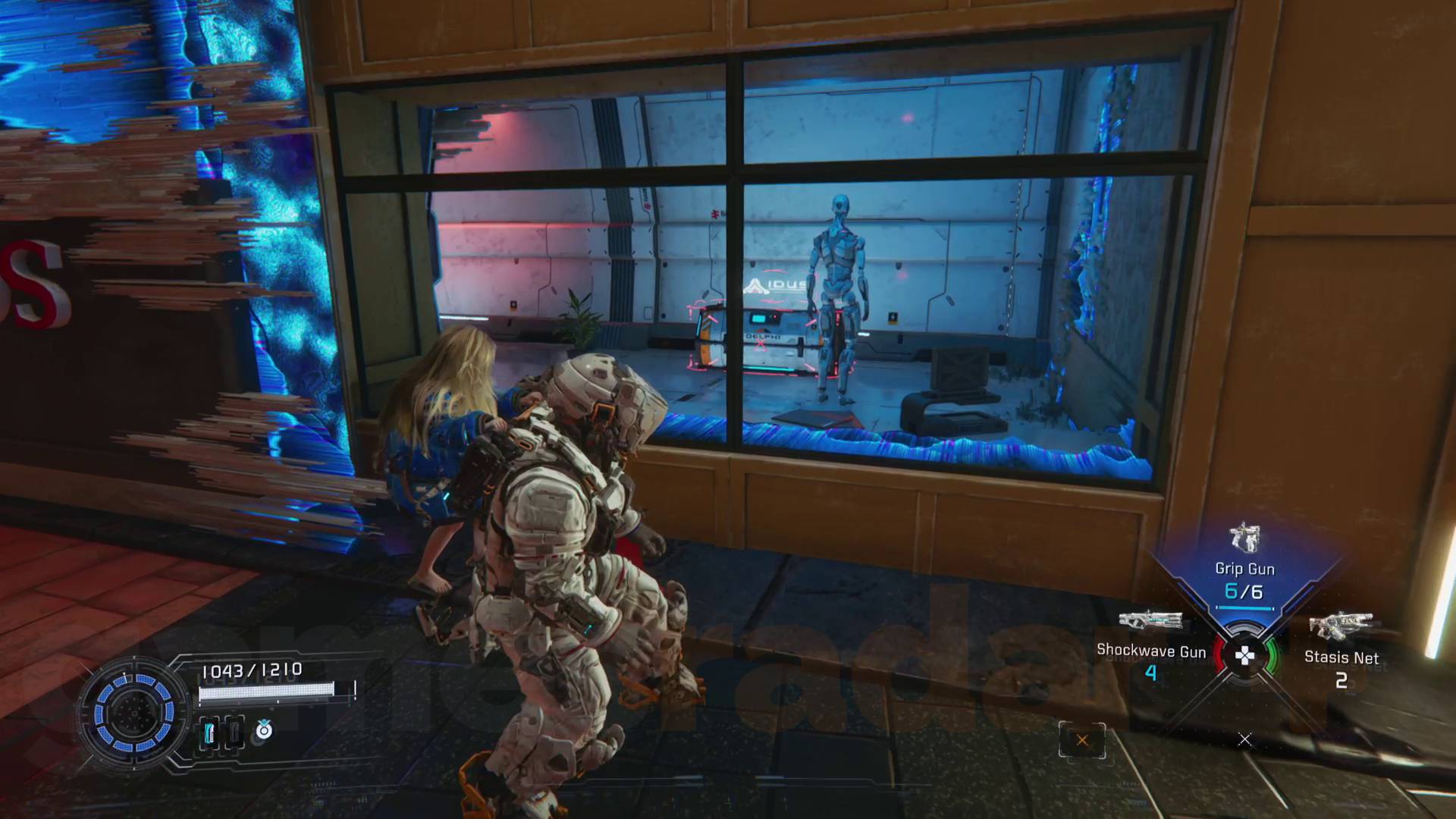Toggle the orange X indicator at bottom
1456x819 pixels.
click(1082, 739)
